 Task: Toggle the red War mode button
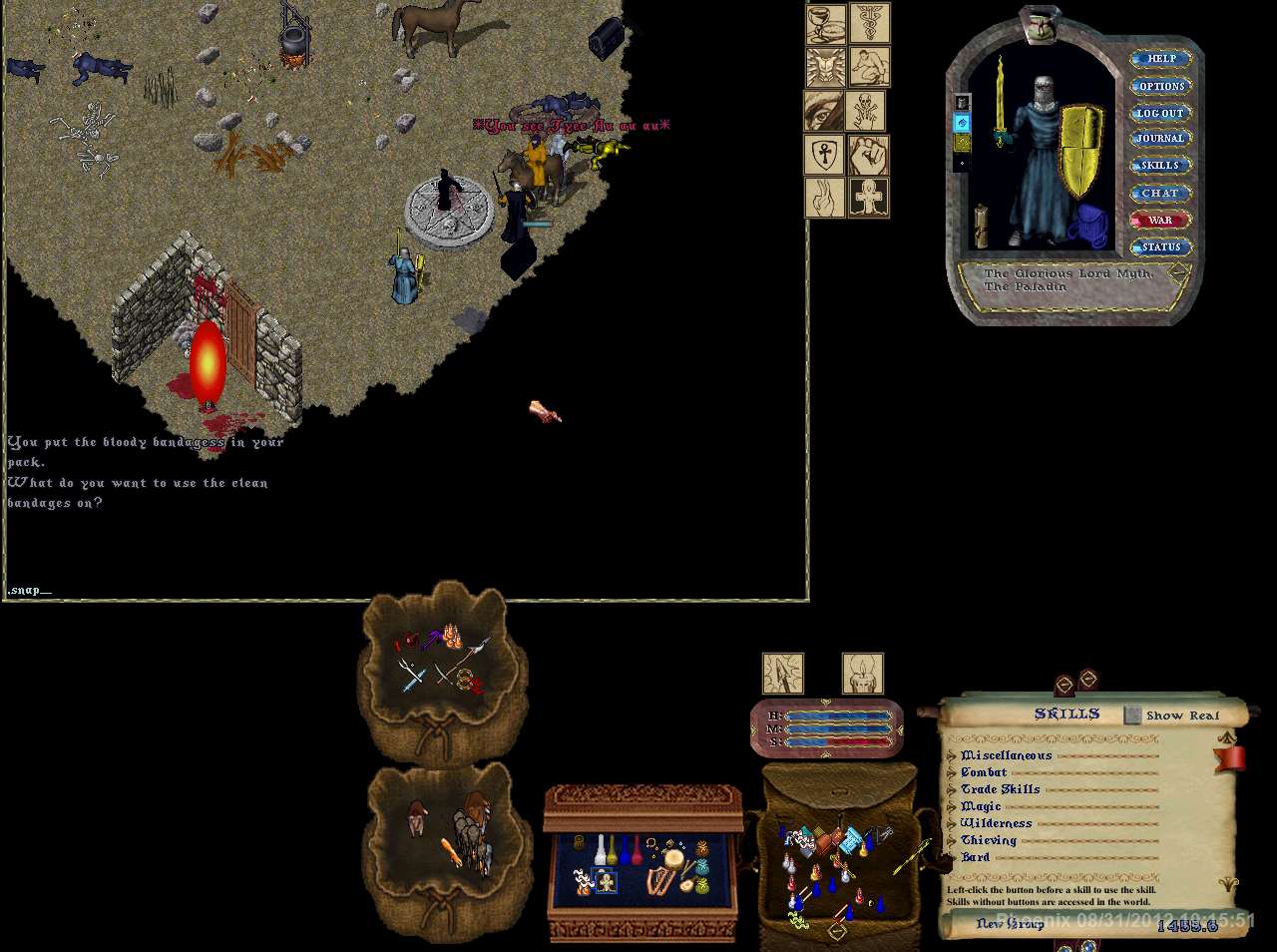coord(1161,220)
